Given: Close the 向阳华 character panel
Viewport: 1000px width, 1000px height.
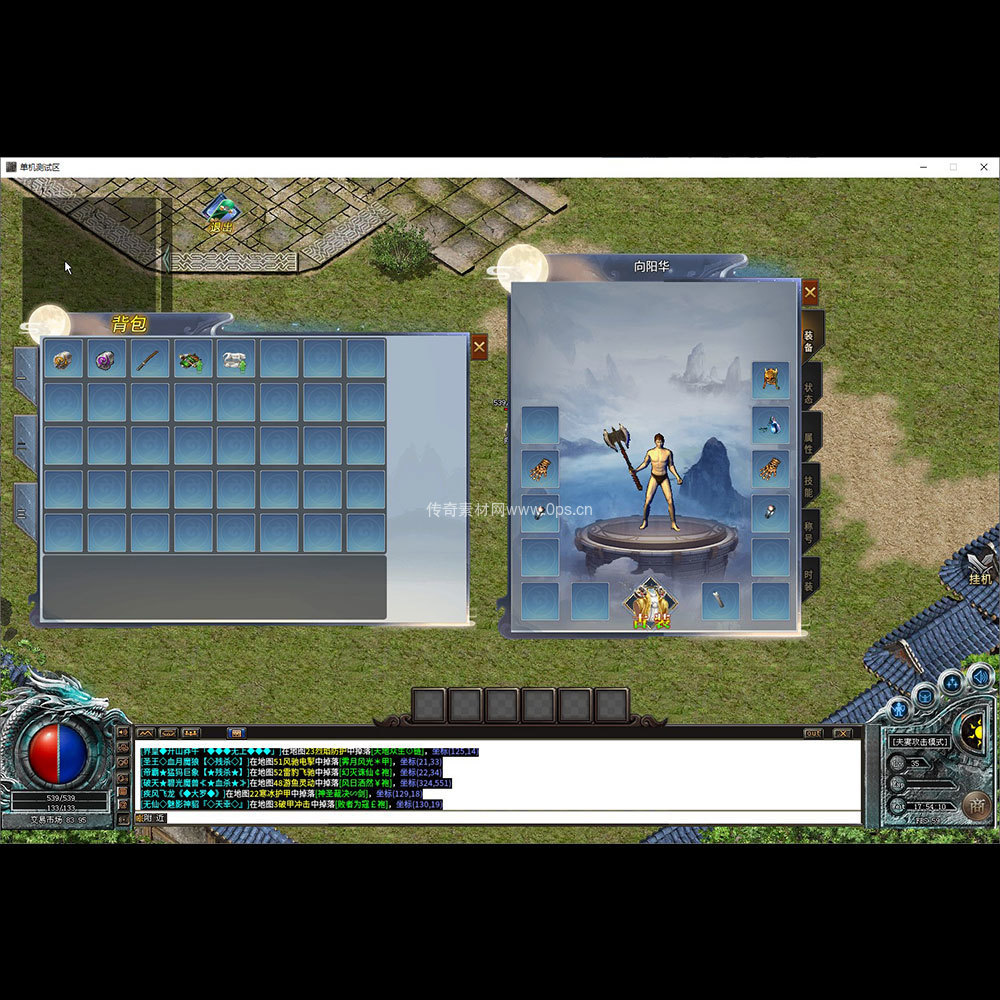Looking at the screenshot, I should (x=810, y=293).
